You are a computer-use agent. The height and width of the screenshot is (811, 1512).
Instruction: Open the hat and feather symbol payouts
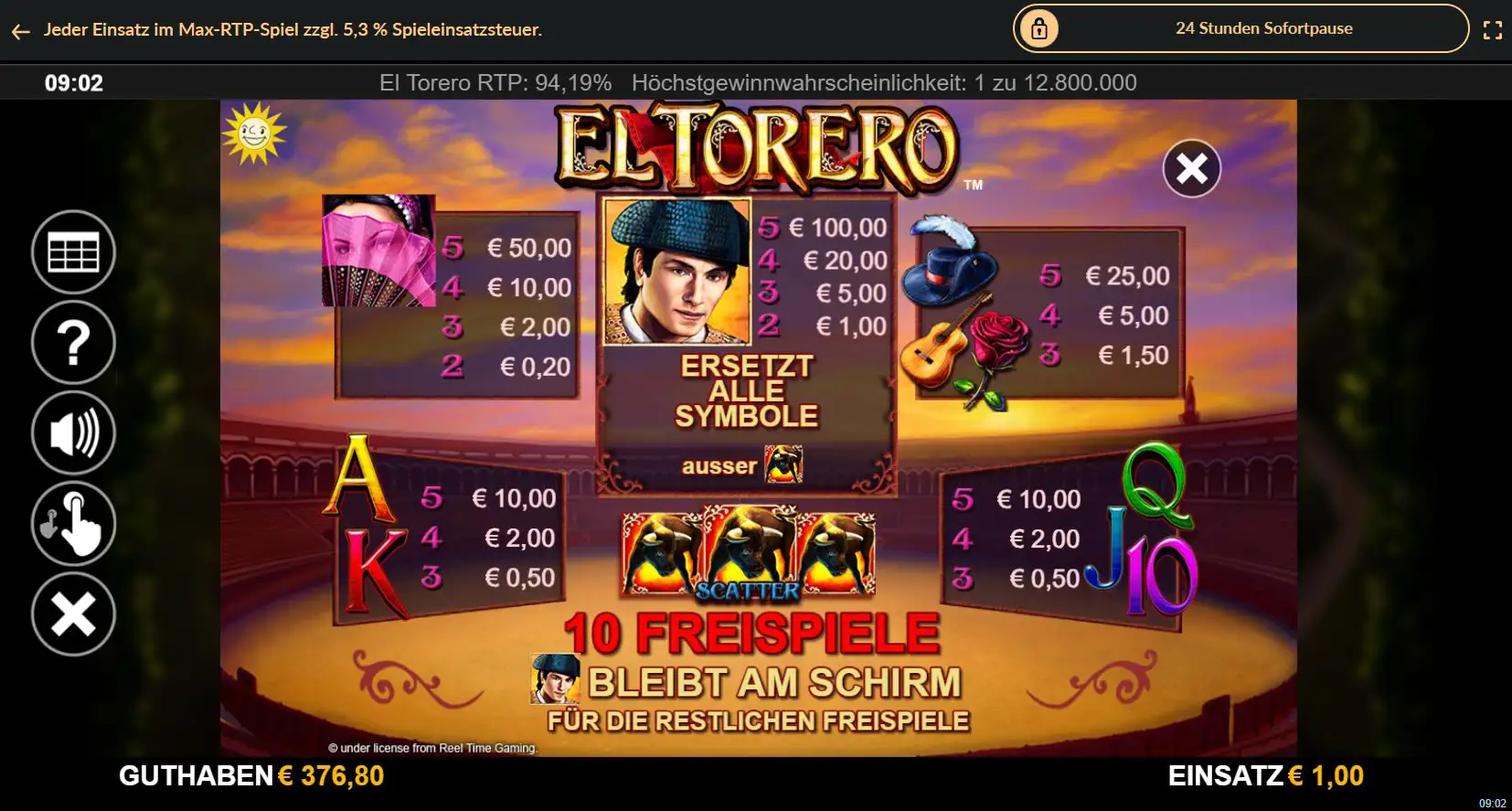point(951,274)
